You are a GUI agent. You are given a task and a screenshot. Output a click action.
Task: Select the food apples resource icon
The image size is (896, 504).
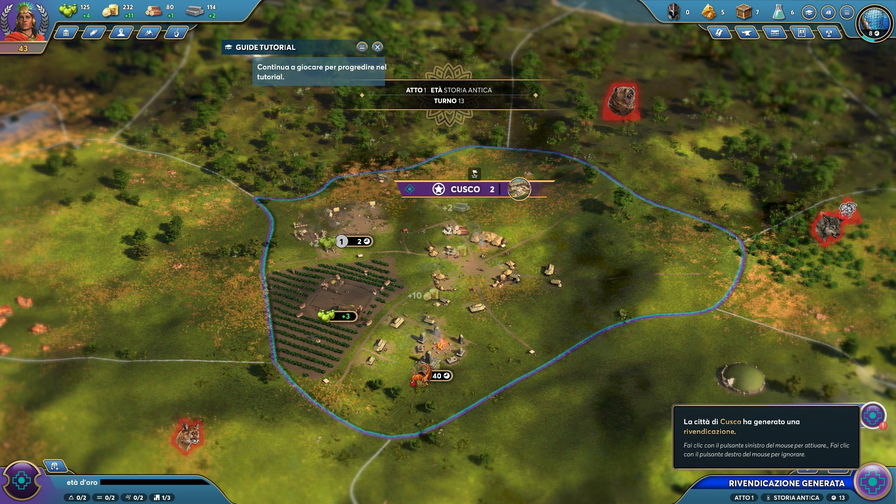(x=68, y=10)
